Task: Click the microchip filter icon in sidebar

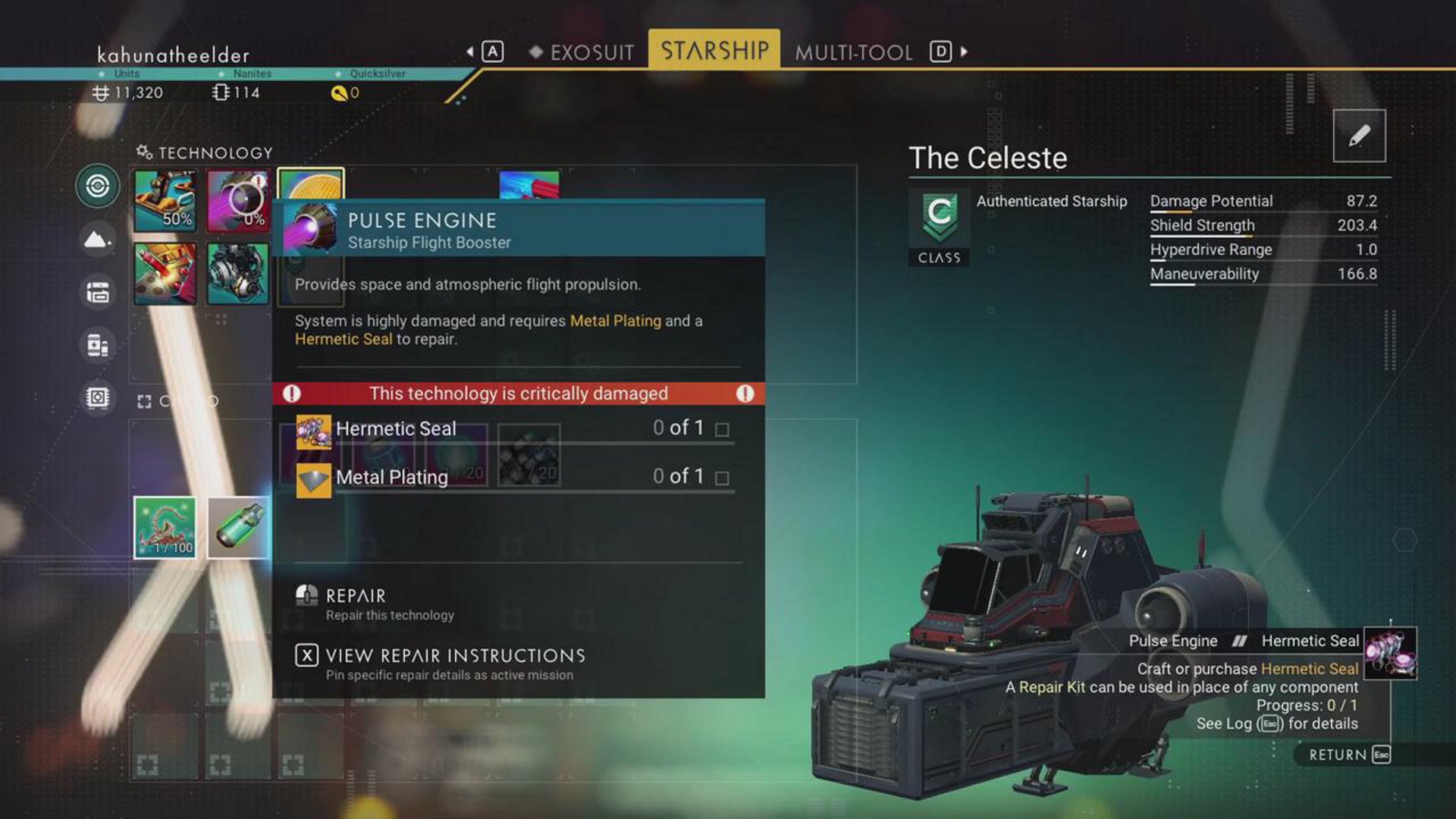Action: [x=98, y=397]
